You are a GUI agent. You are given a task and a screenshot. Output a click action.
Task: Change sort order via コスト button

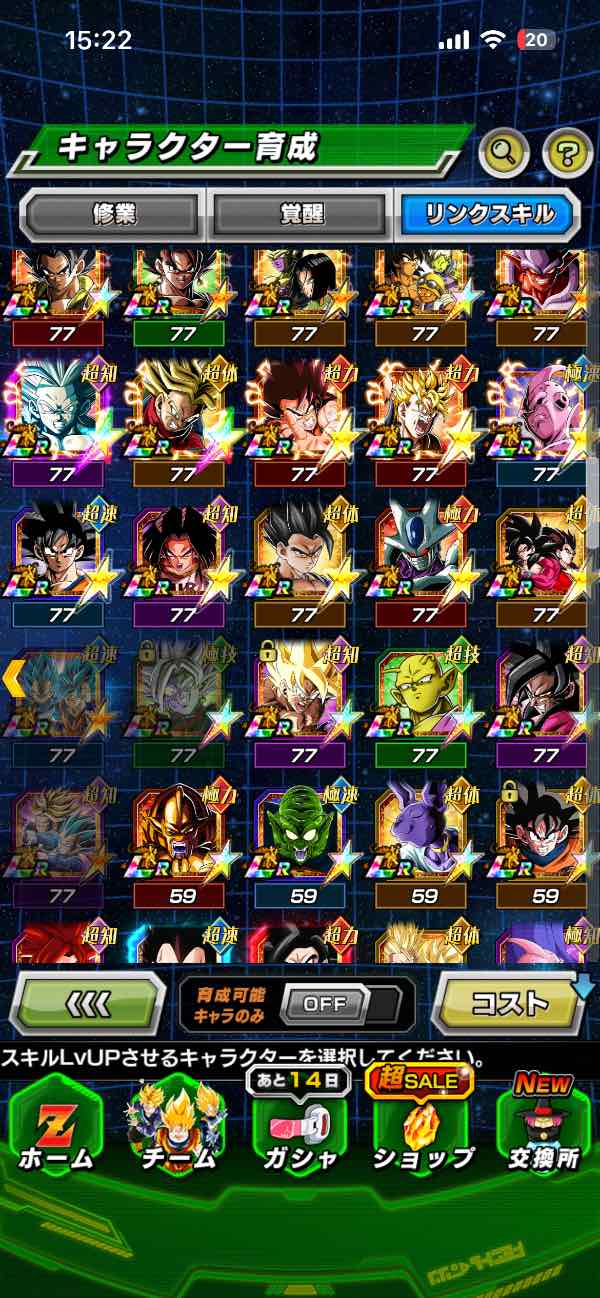point(510,1002)
